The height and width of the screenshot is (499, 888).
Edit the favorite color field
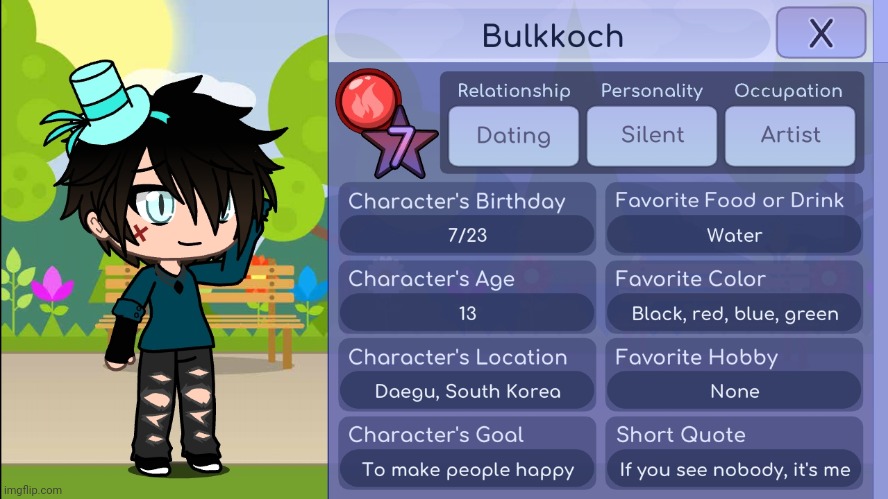734,314
